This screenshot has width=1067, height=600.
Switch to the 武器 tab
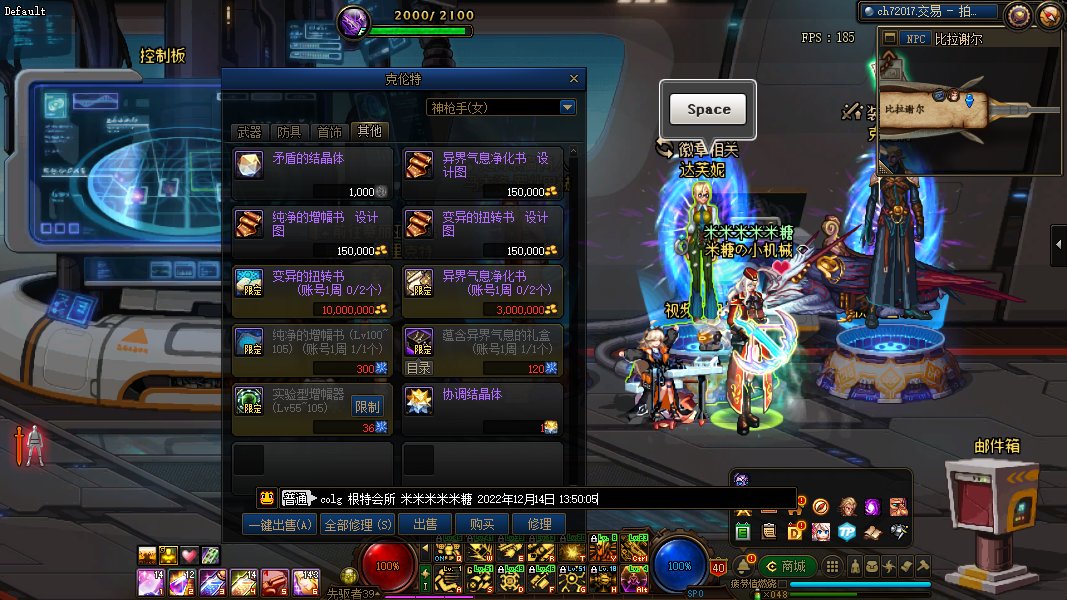coord(250,132)
